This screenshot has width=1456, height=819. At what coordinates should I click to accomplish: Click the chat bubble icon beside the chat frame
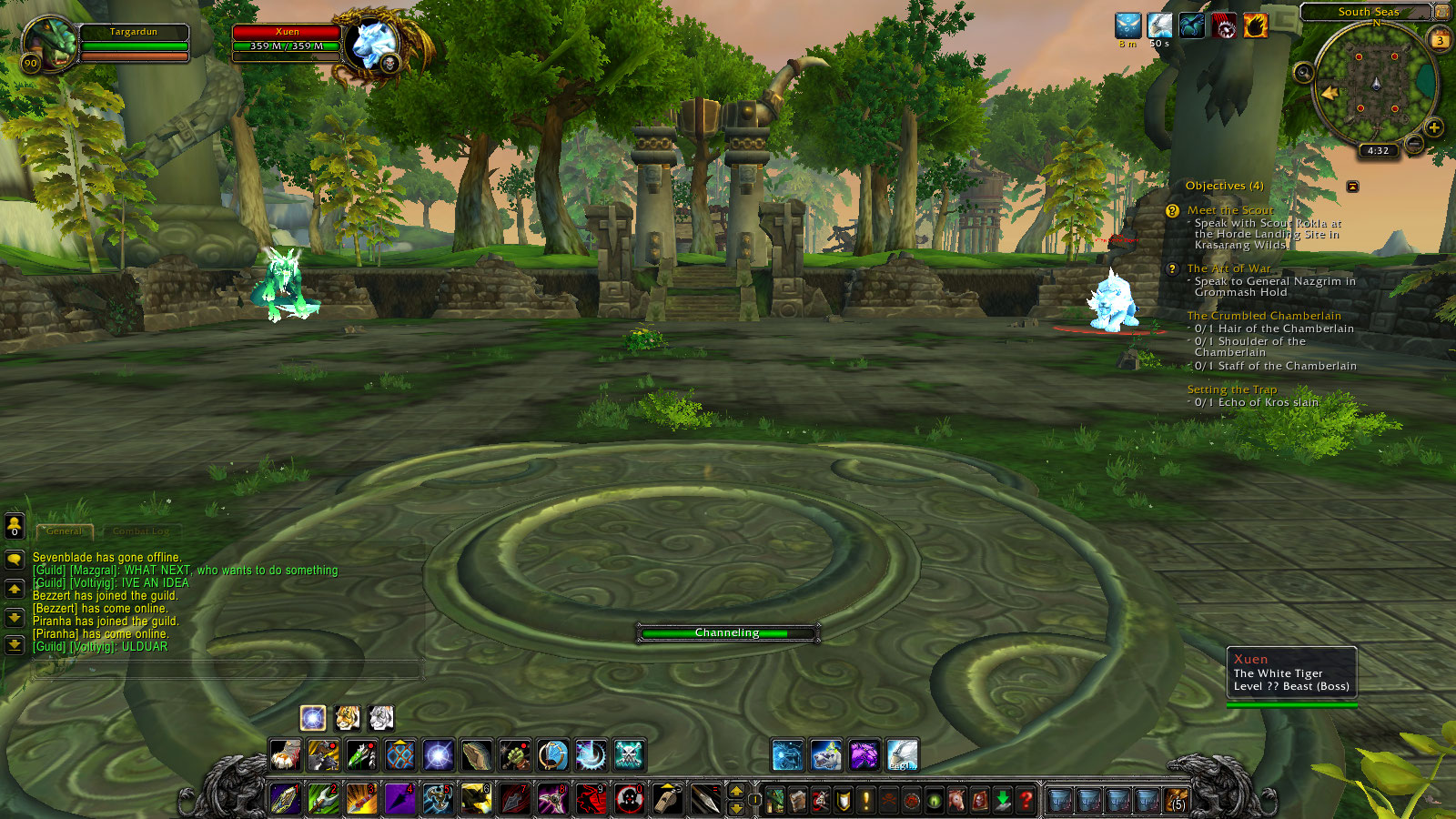coord(15,559)
